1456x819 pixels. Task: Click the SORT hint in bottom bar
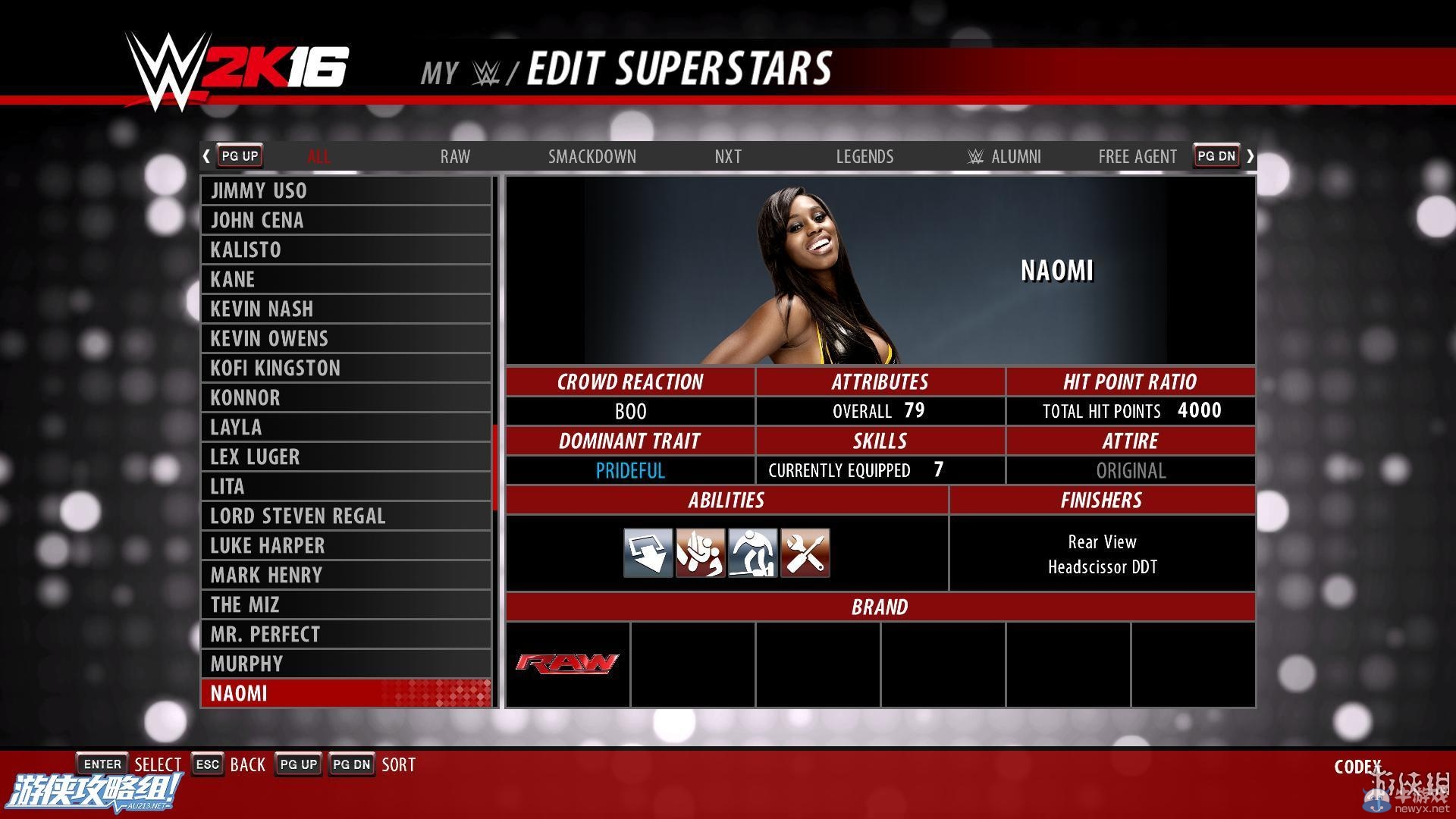(399, 764)
